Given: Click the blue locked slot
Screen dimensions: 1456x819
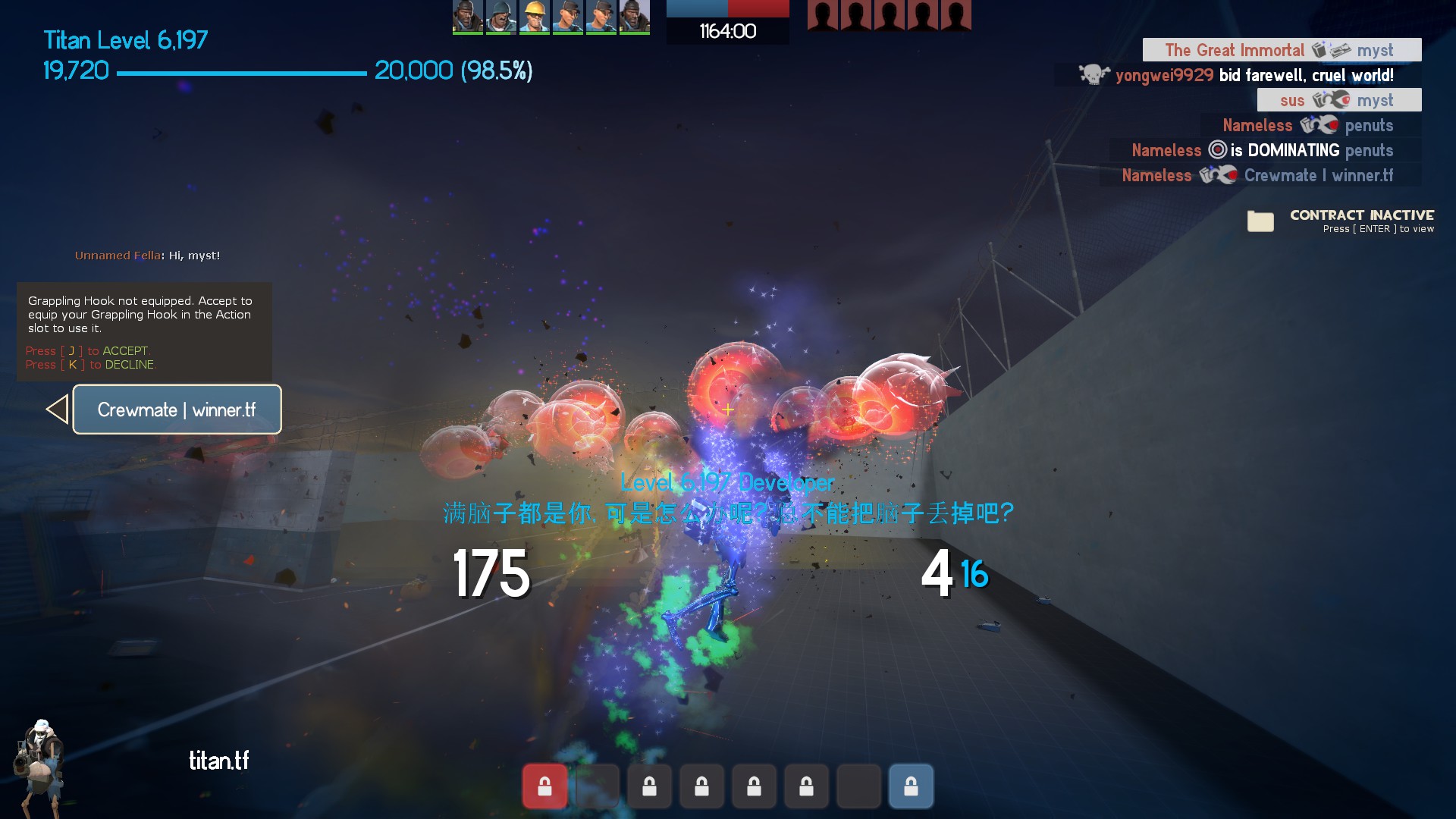Looking at the screenshot, I should (x=911, y=786).
